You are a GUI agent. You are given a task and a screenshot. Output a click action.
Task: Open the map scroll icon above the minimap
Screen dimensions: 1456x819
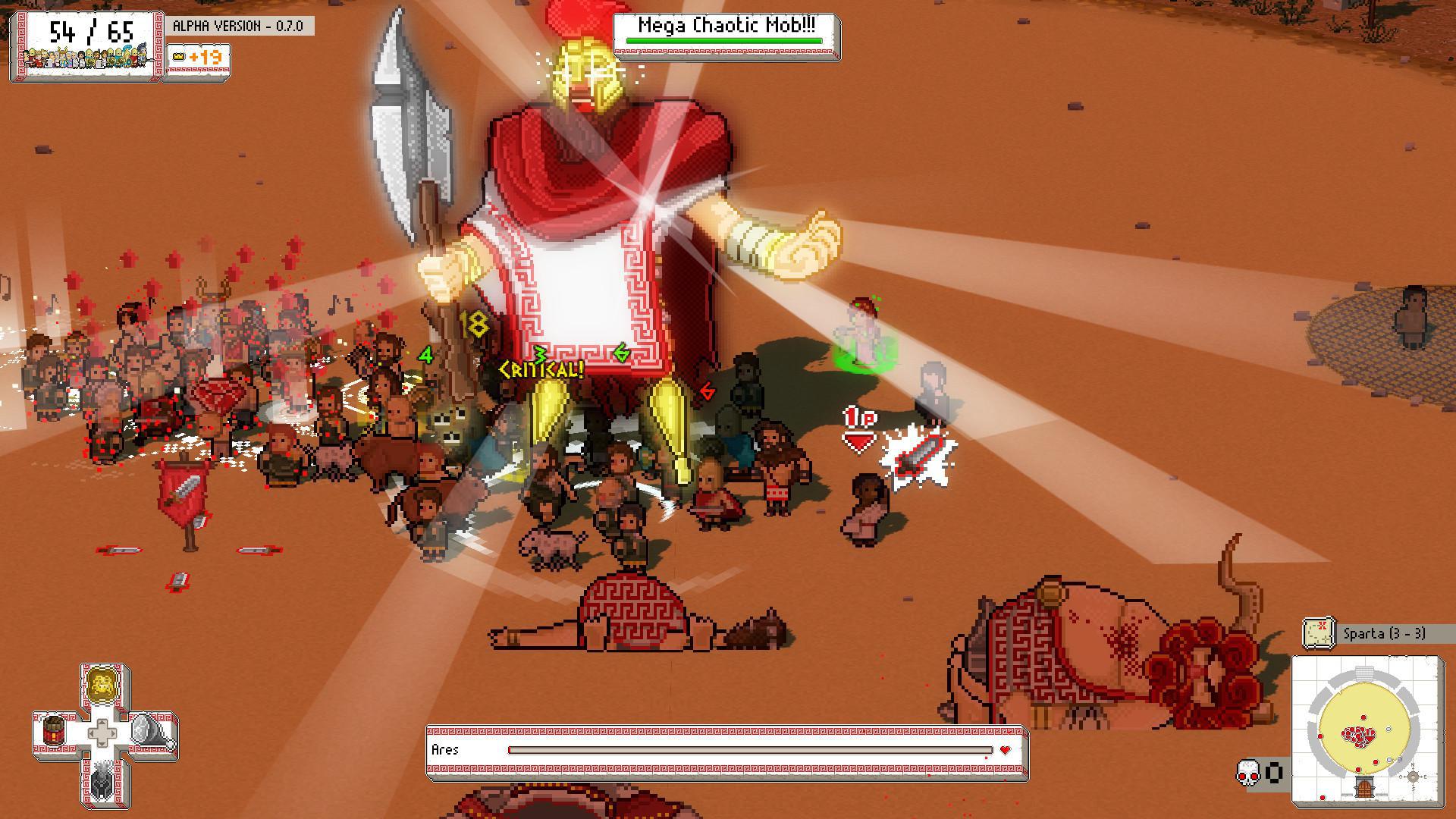1319,632
